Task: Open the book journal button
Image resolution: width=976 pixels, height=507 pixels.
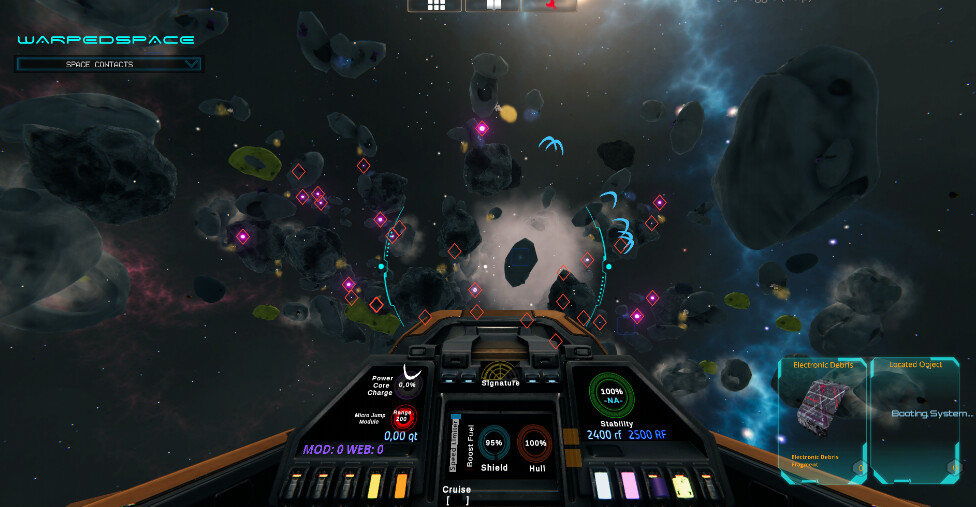Action: point(491,5)
